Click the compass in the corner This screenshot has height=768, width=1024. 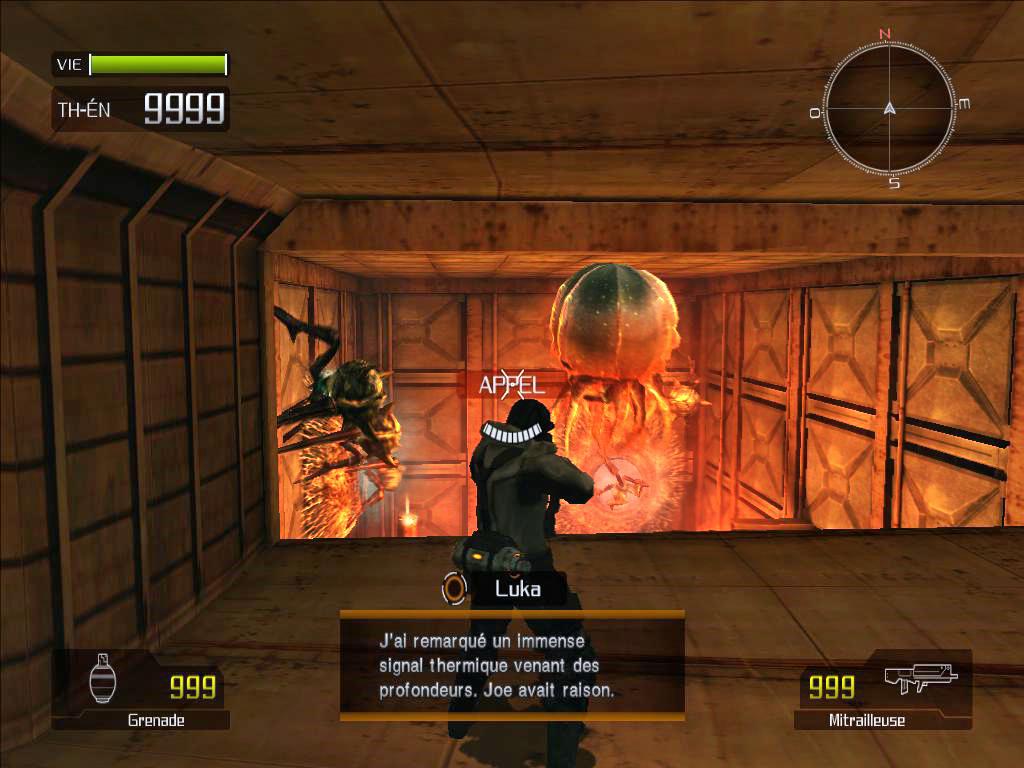pyautogui.click(x=889, y=108)
